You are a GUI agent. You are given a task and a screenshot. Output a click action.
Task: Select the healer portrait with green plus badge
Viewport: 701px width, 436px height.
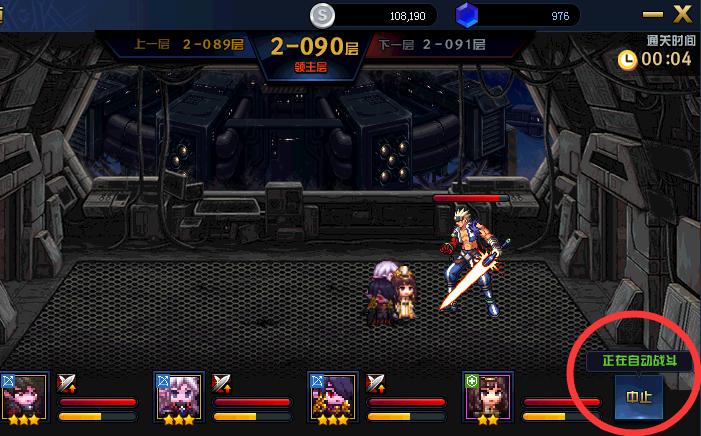488,395
